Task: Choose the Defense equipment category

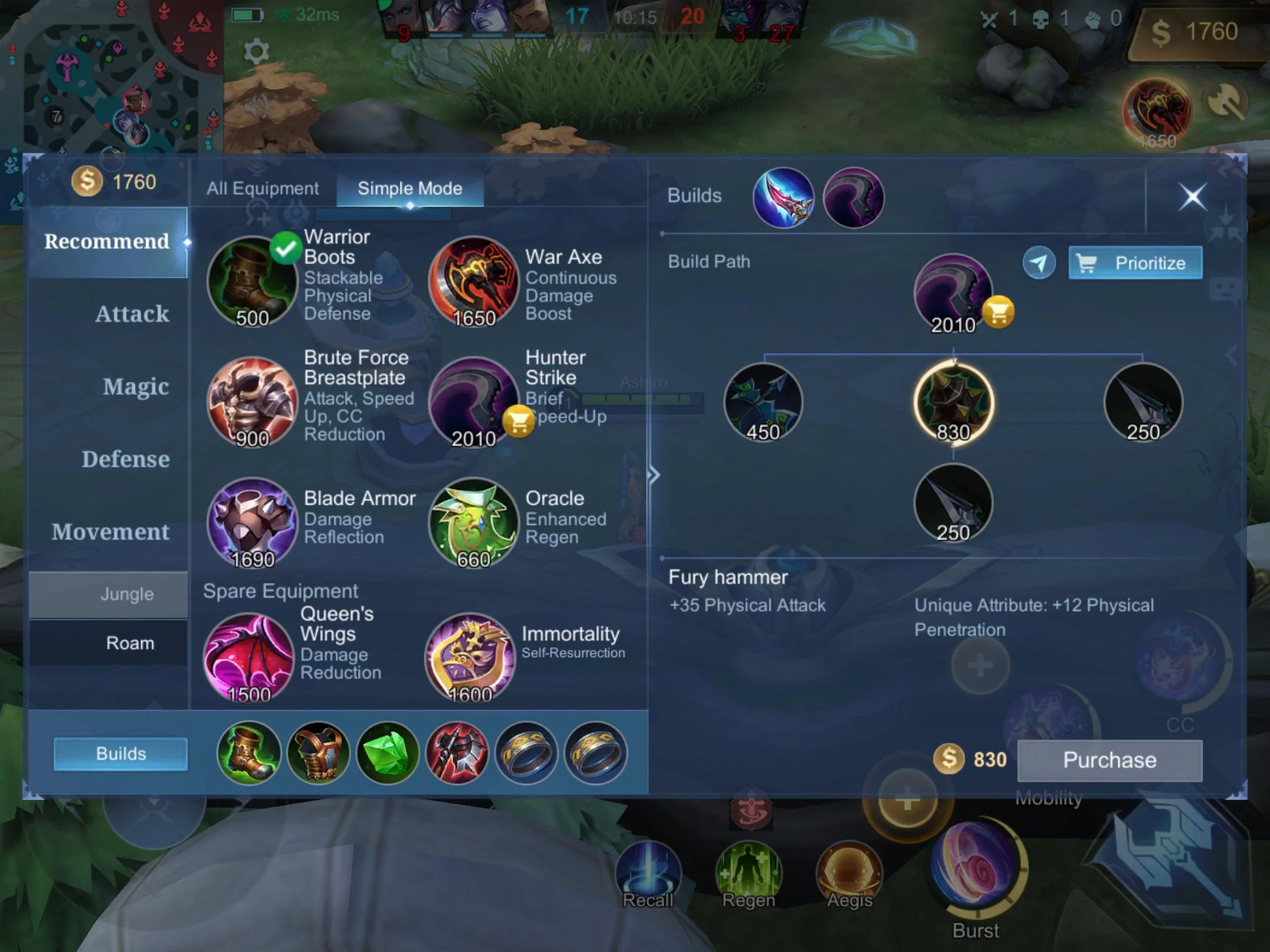Action: (x=125, y=459)
